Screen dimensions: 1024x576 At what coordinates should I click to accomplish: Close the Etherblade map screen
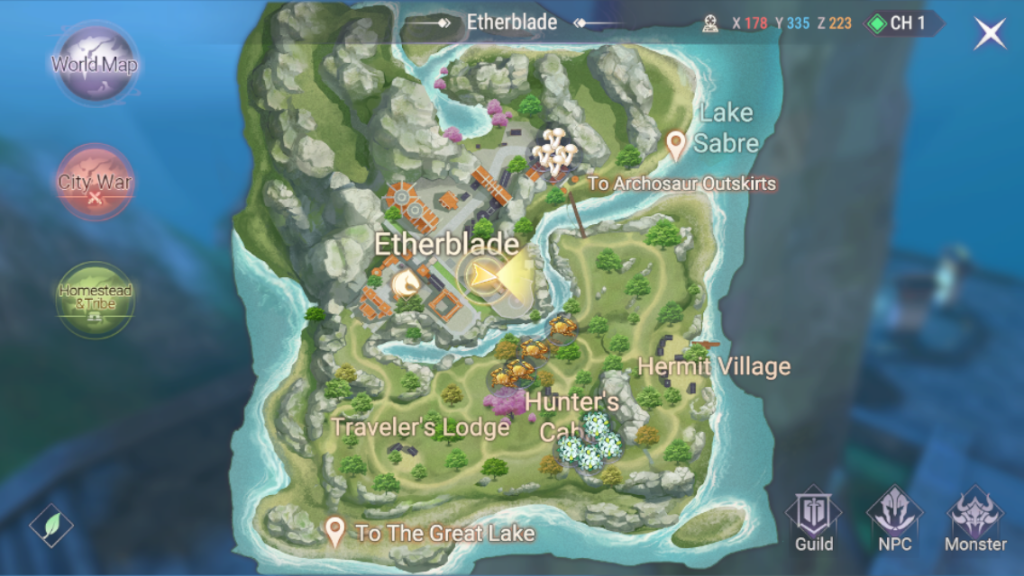coord(990,33)
